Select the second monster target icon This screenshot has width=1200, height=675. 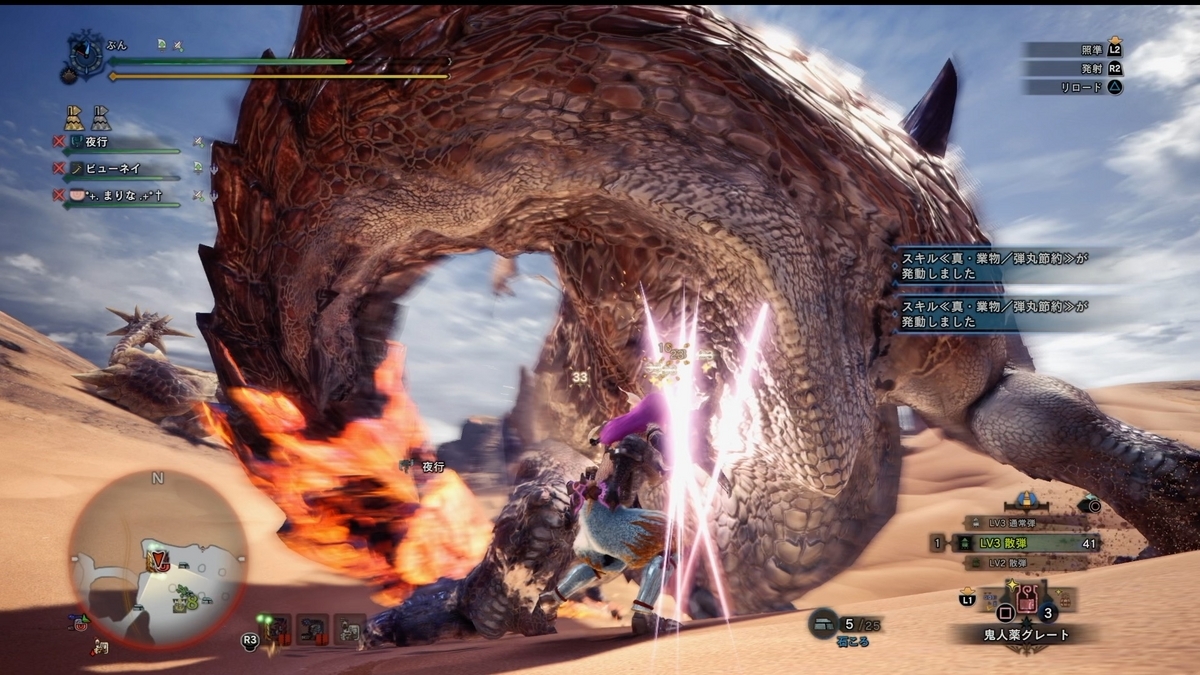pos(312,628)
